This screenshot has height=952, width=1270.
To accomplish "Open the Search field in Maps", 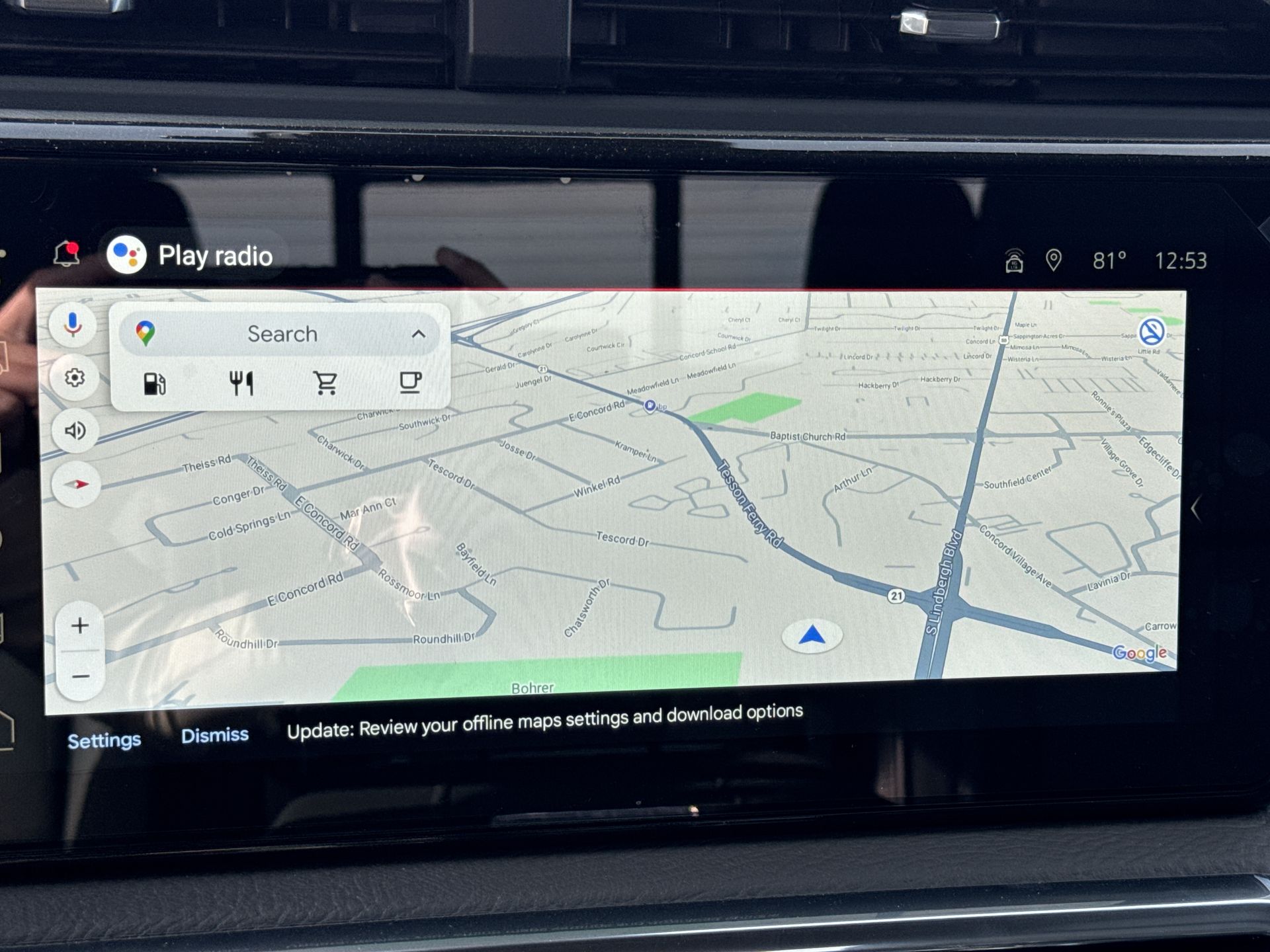I will pos(282,334).
